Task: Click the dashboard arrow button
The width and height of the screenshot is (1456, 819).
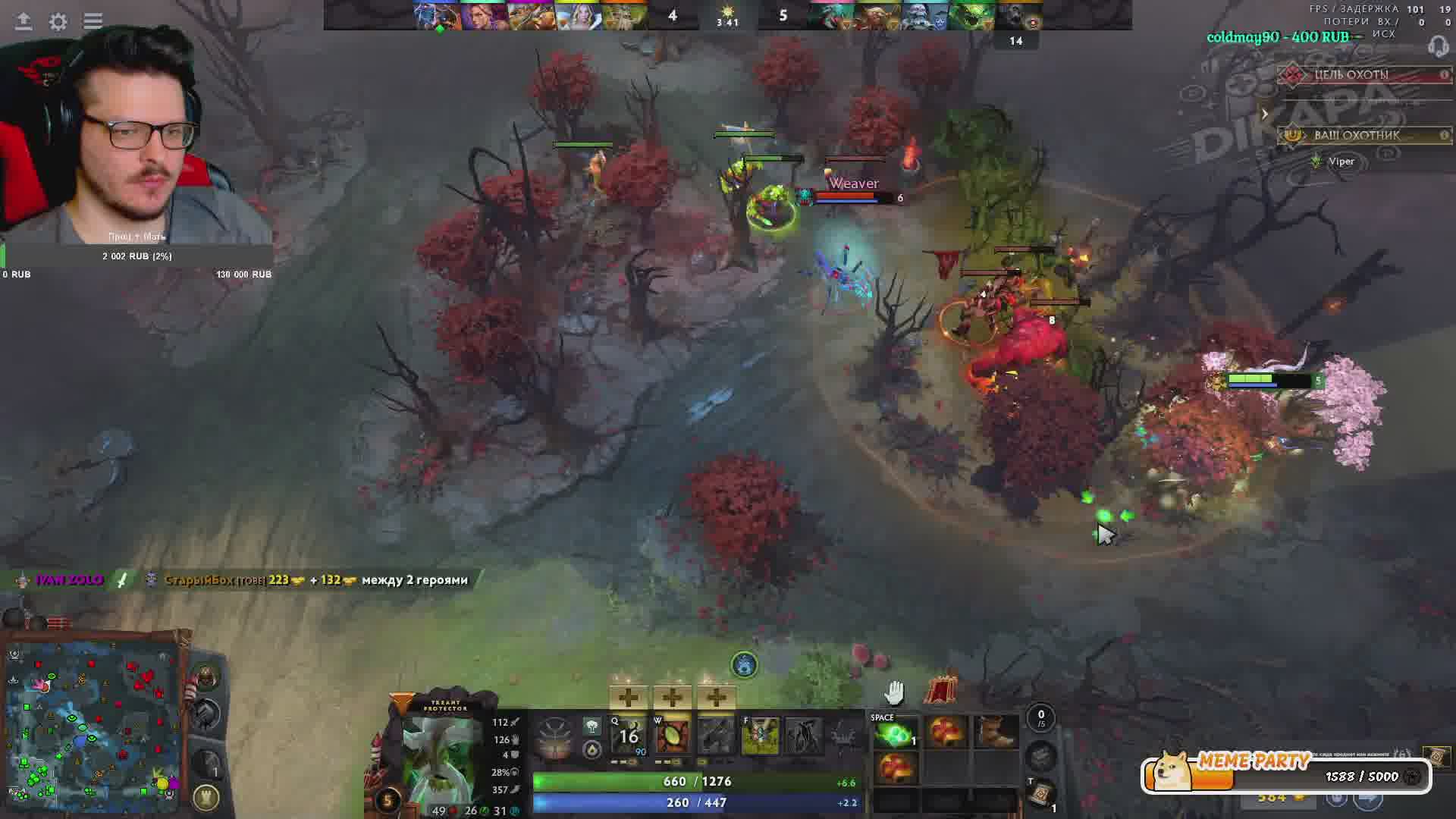Action: point(24,21)
